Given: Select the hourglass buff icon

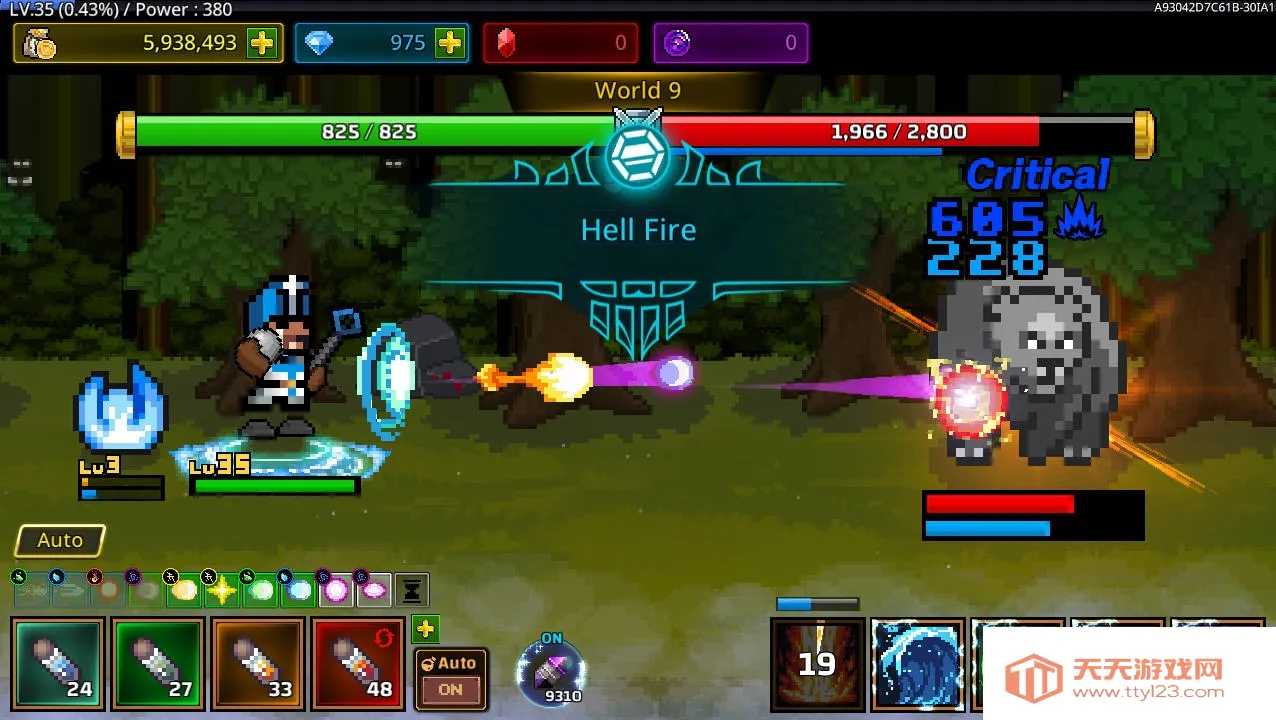Looking at the screenshot, I should tap(412, 590).
